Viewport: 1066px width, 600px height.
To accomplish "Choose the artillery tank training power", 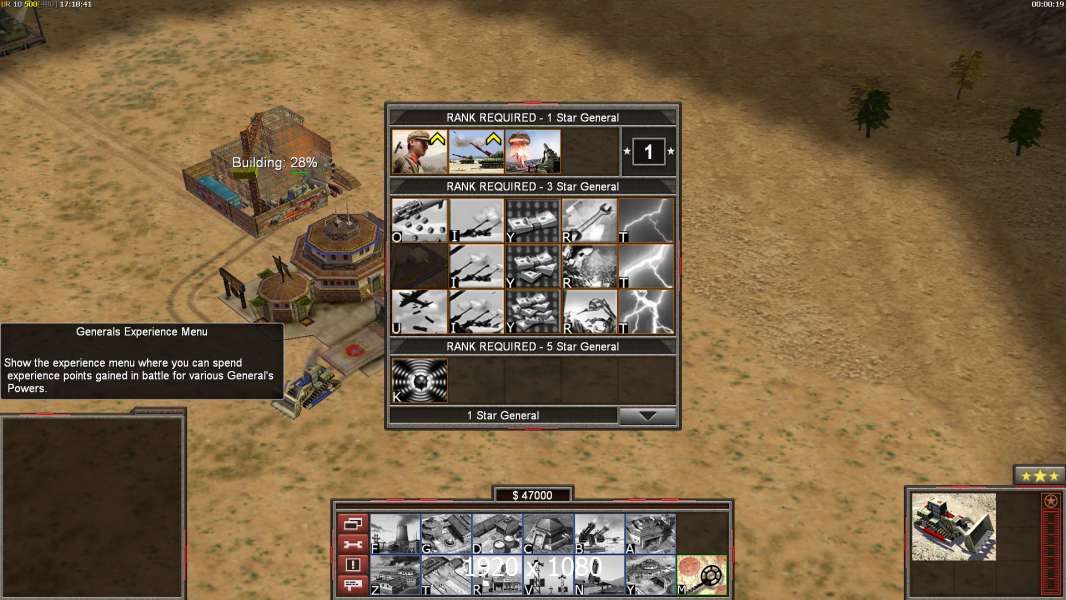I will [x=476, y=152].
